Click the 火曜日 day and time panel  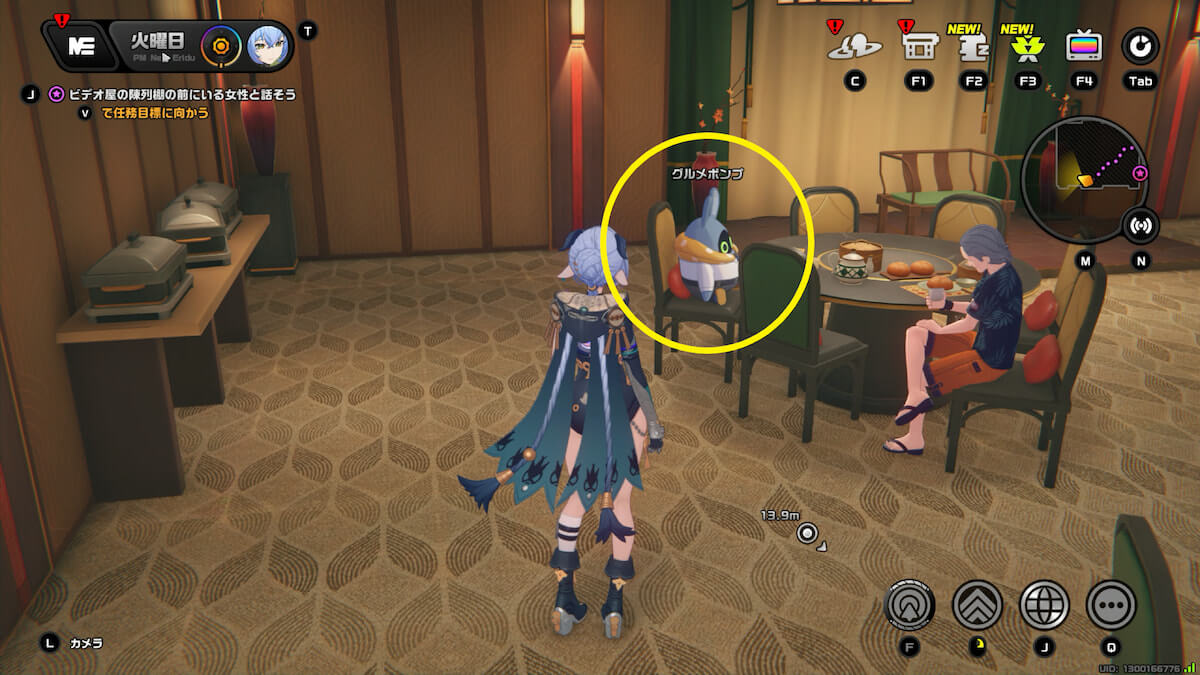point(154,46)
